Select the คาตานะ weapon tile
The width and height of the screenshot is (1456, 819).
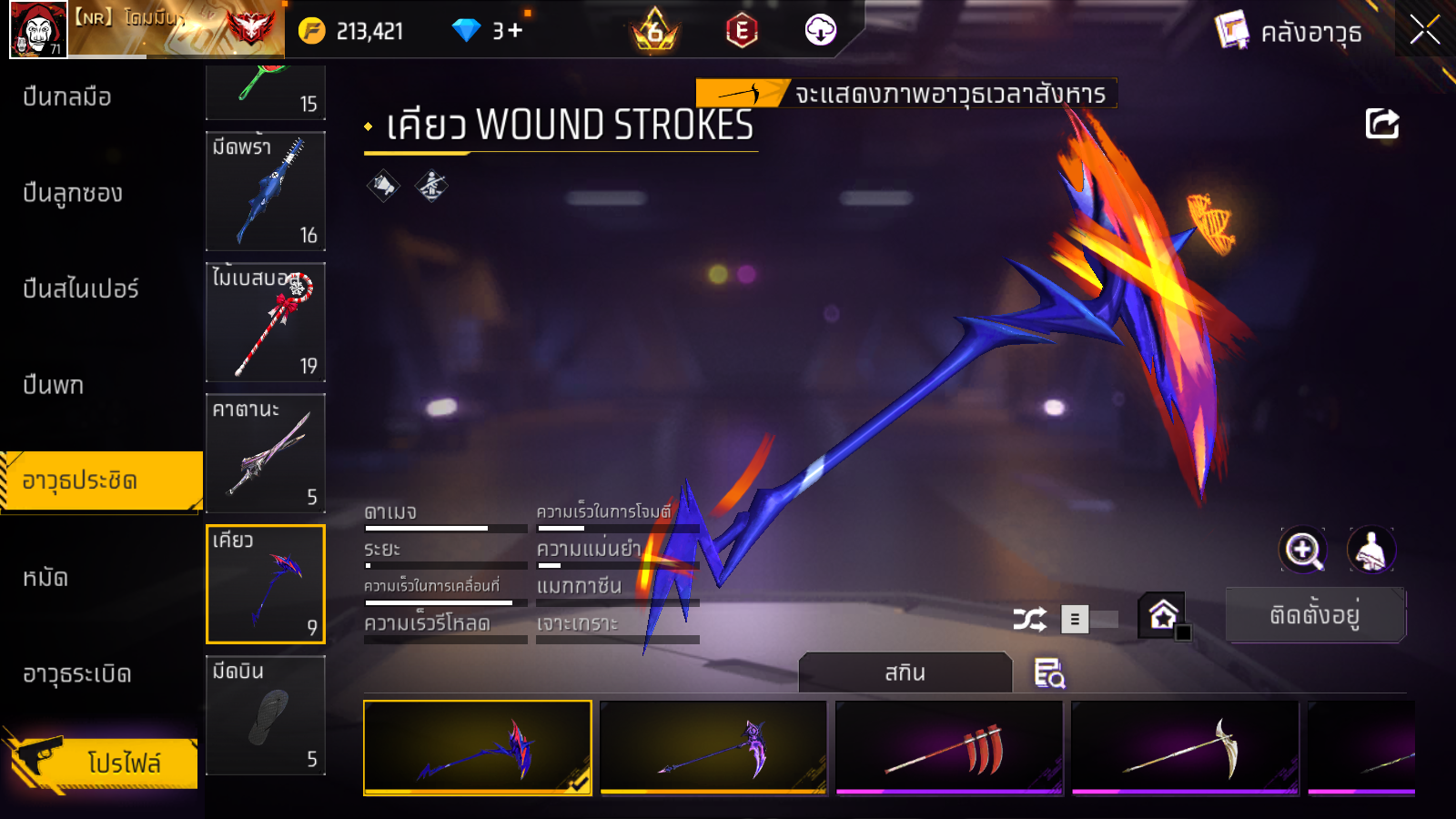point(266,453)
